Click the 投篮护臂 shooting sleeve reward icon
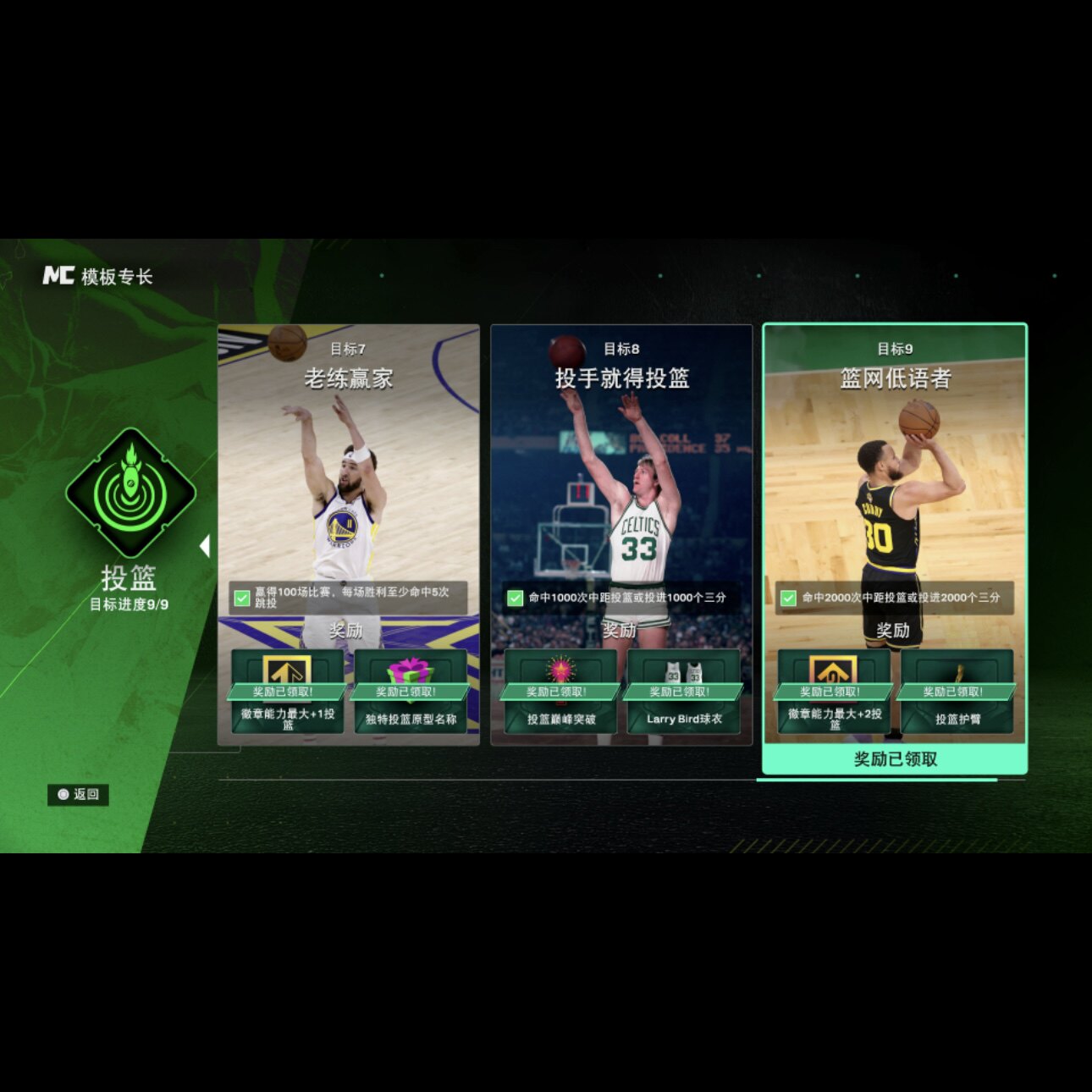 [x=957, y=671]
